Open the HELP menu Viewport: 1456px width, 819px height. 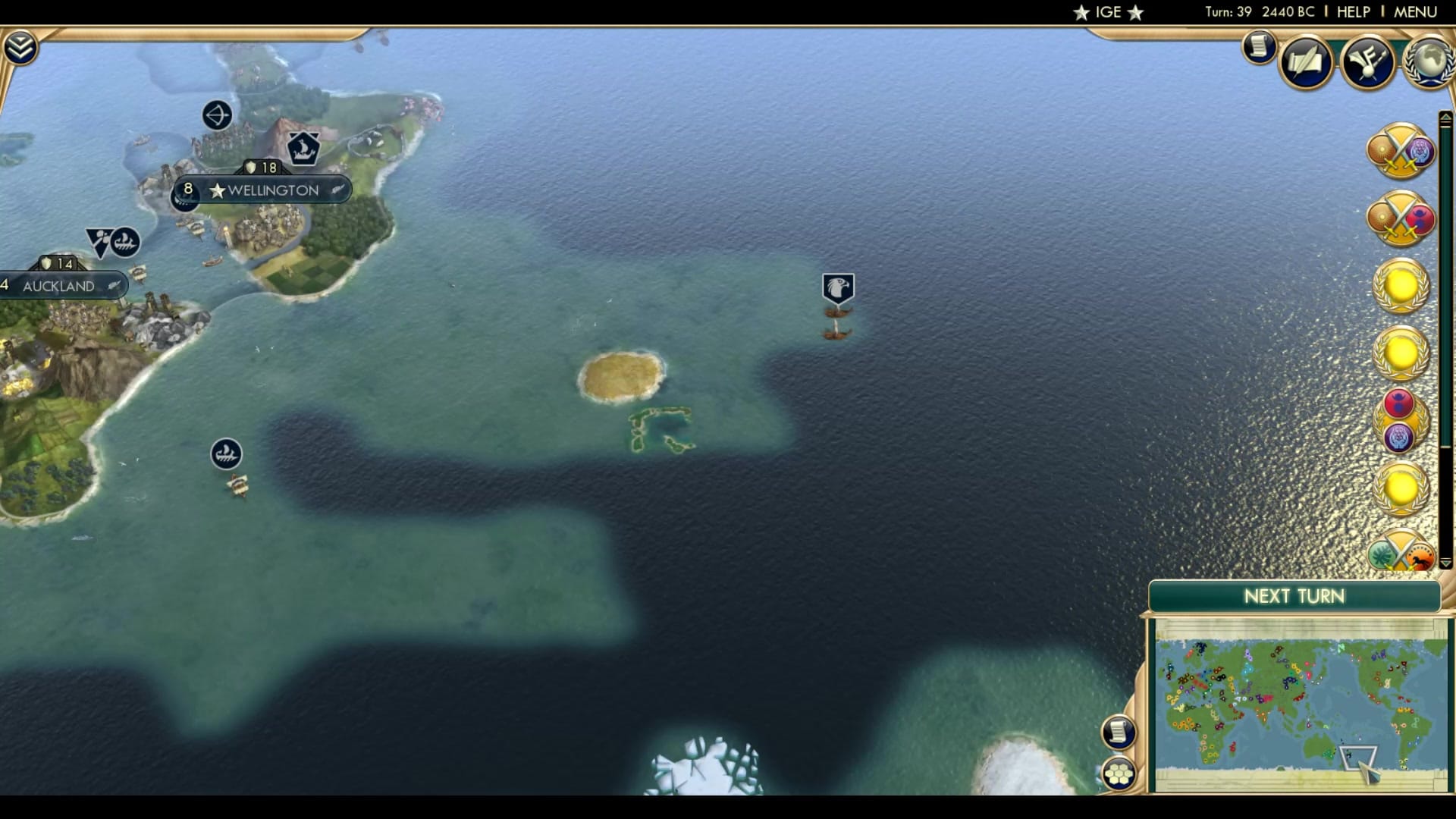[1353, 11]
